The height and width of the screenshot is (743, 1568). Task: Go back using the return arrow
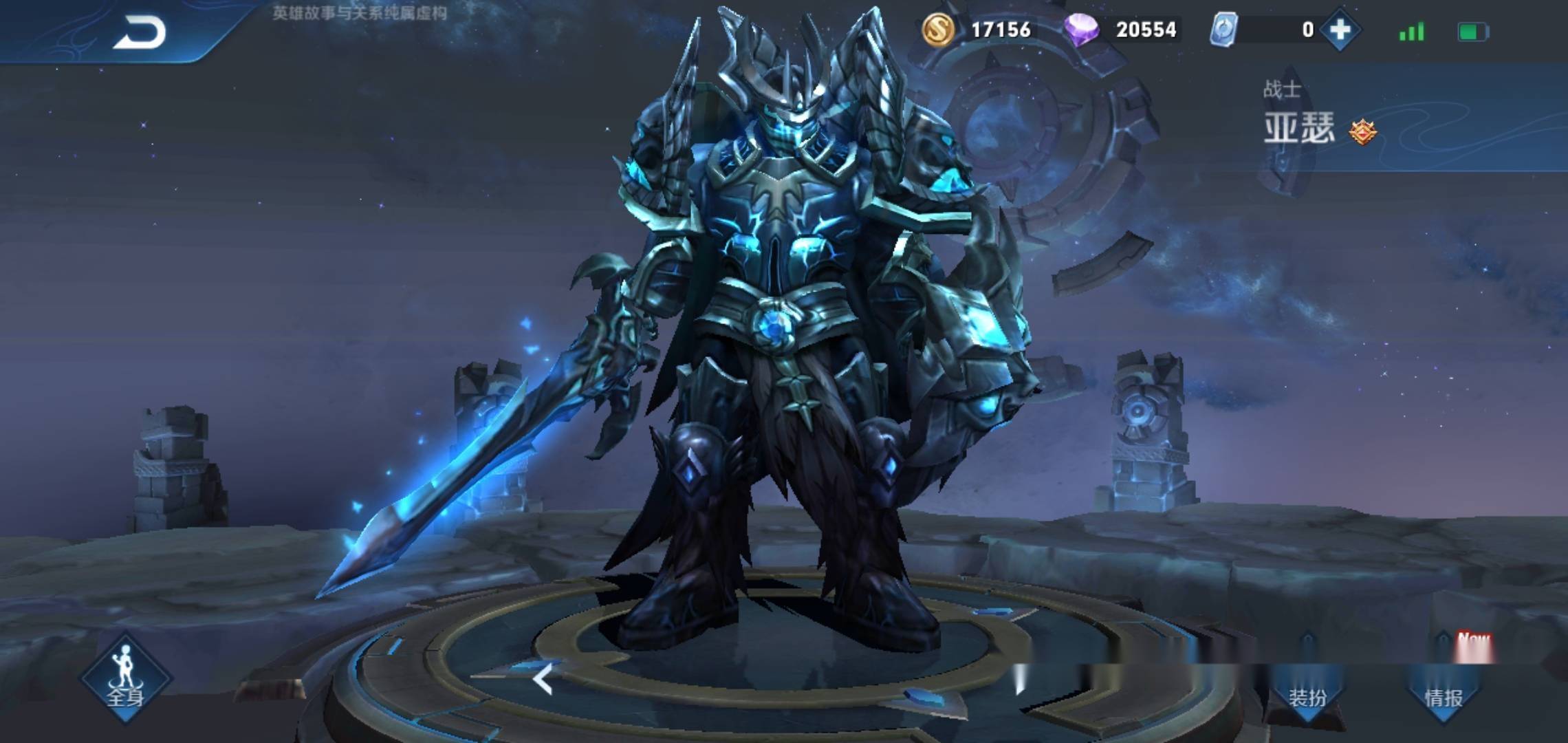point(140,32)
